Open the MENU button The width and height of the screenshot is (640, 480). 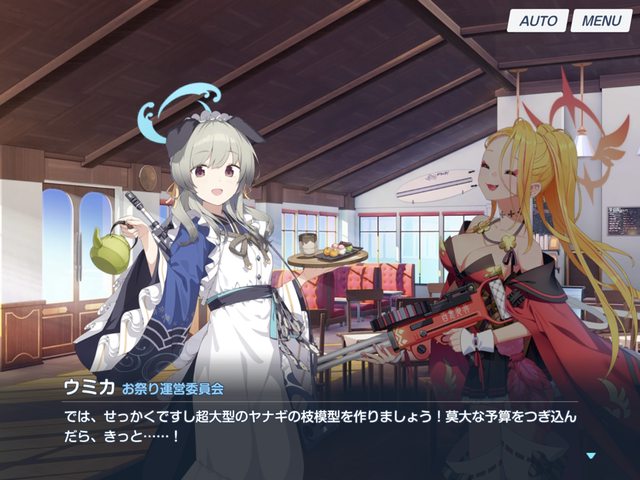click(601, 21)
